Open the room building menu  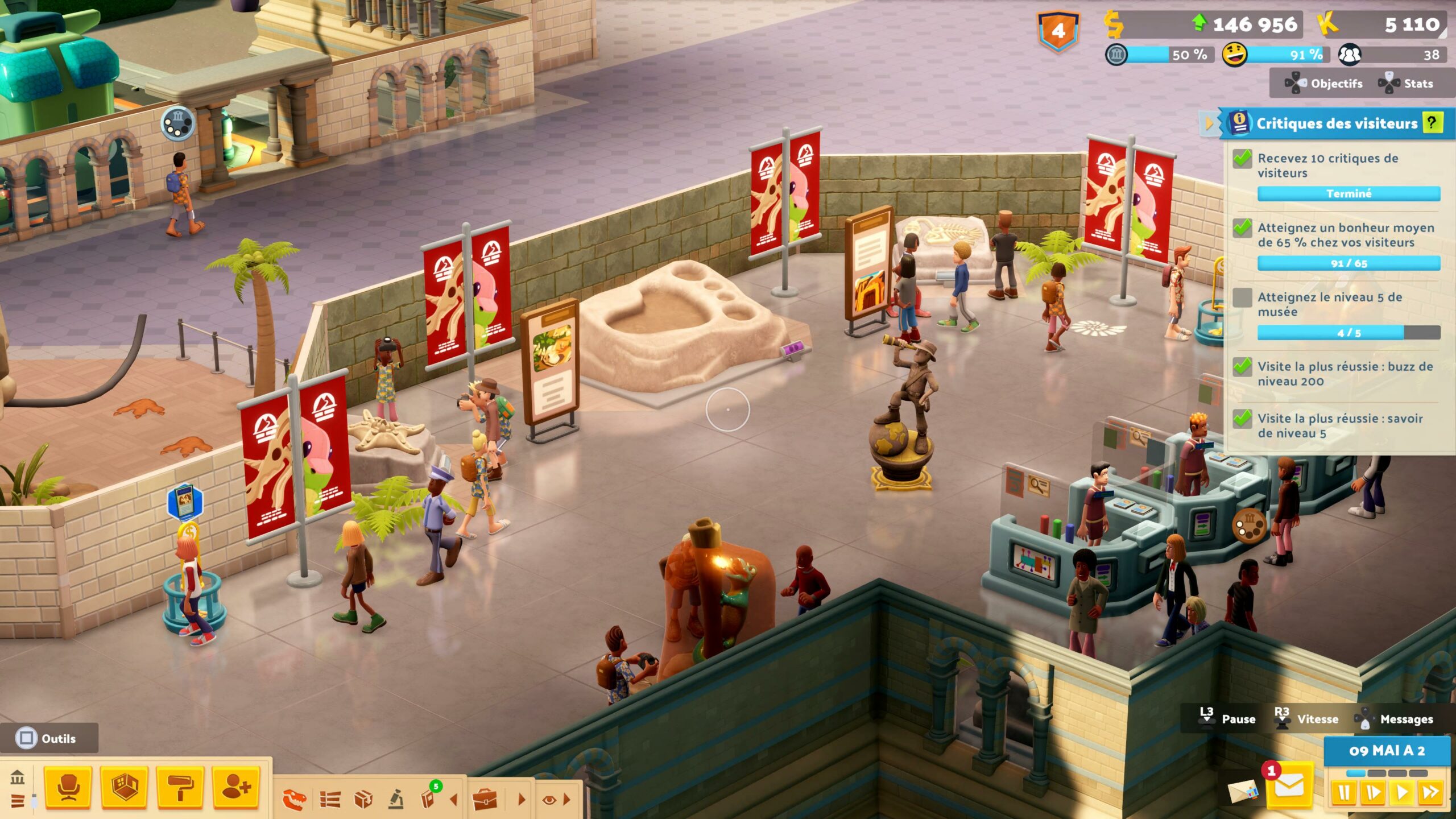click(x=125, y=788)
